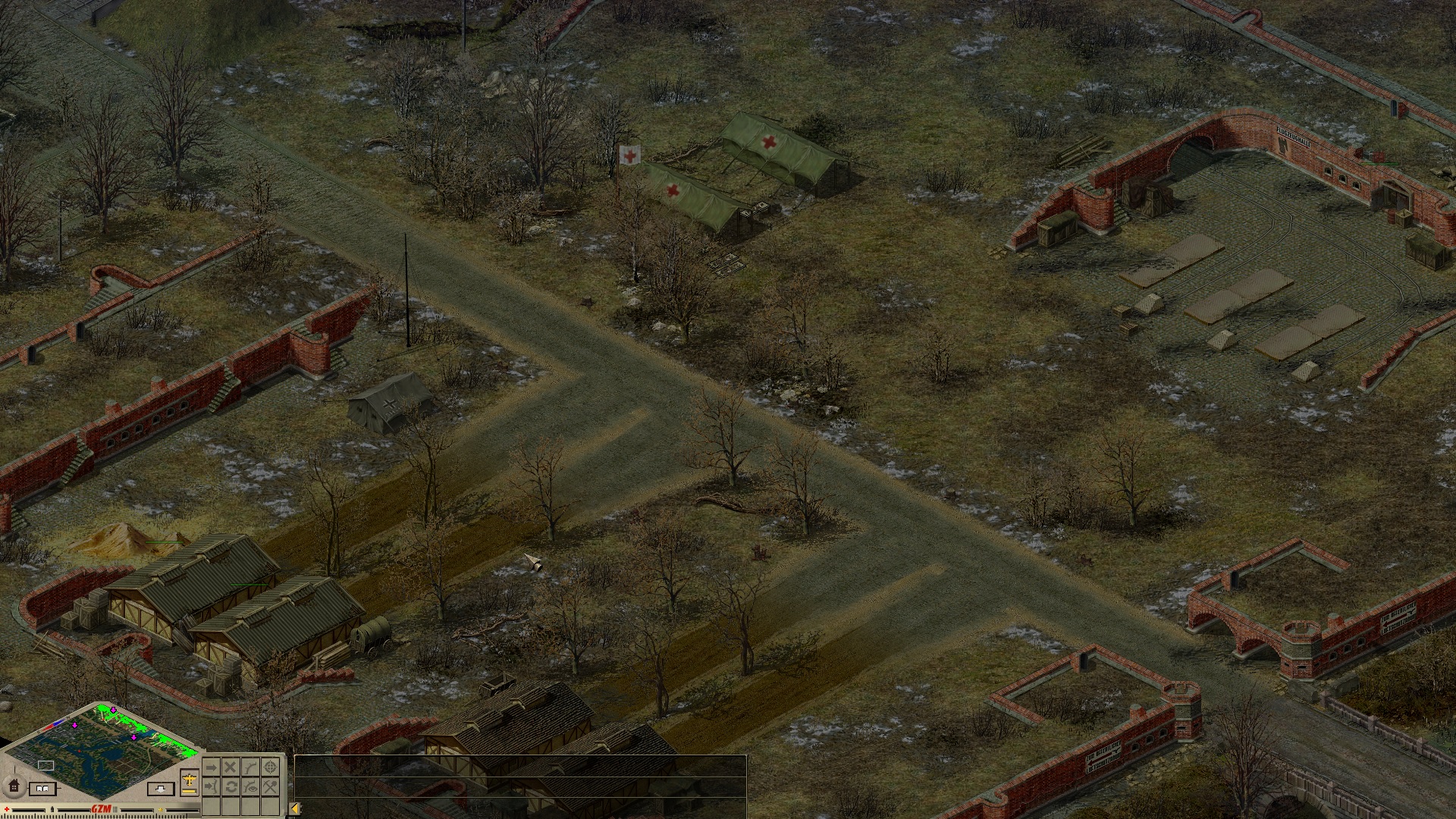1456x819 pixels.
Task: Click the curved branching line command icon
Action: click(250, 767)
